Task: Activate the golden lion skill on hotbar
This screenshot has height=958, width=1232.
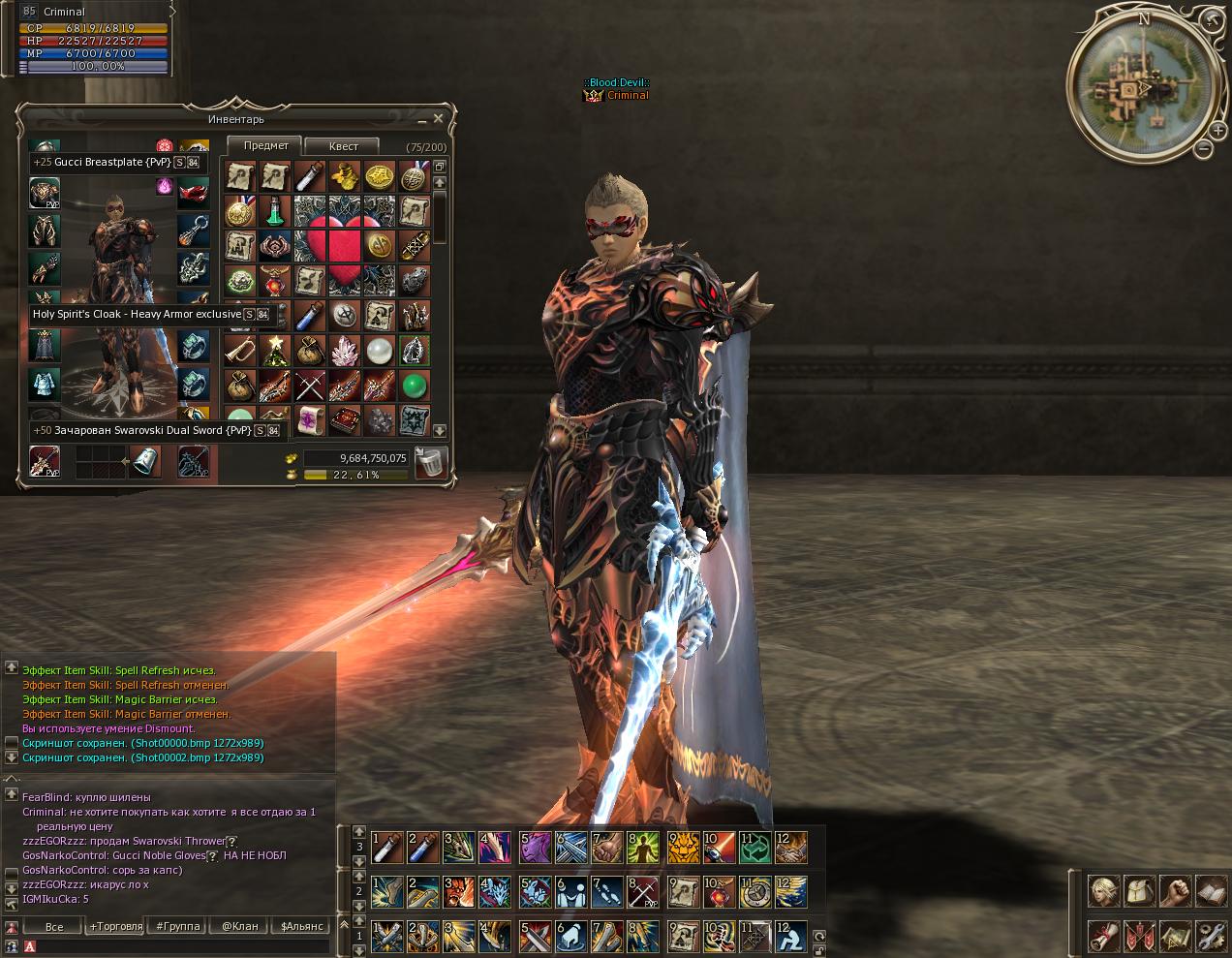Action: click(683, 848)
